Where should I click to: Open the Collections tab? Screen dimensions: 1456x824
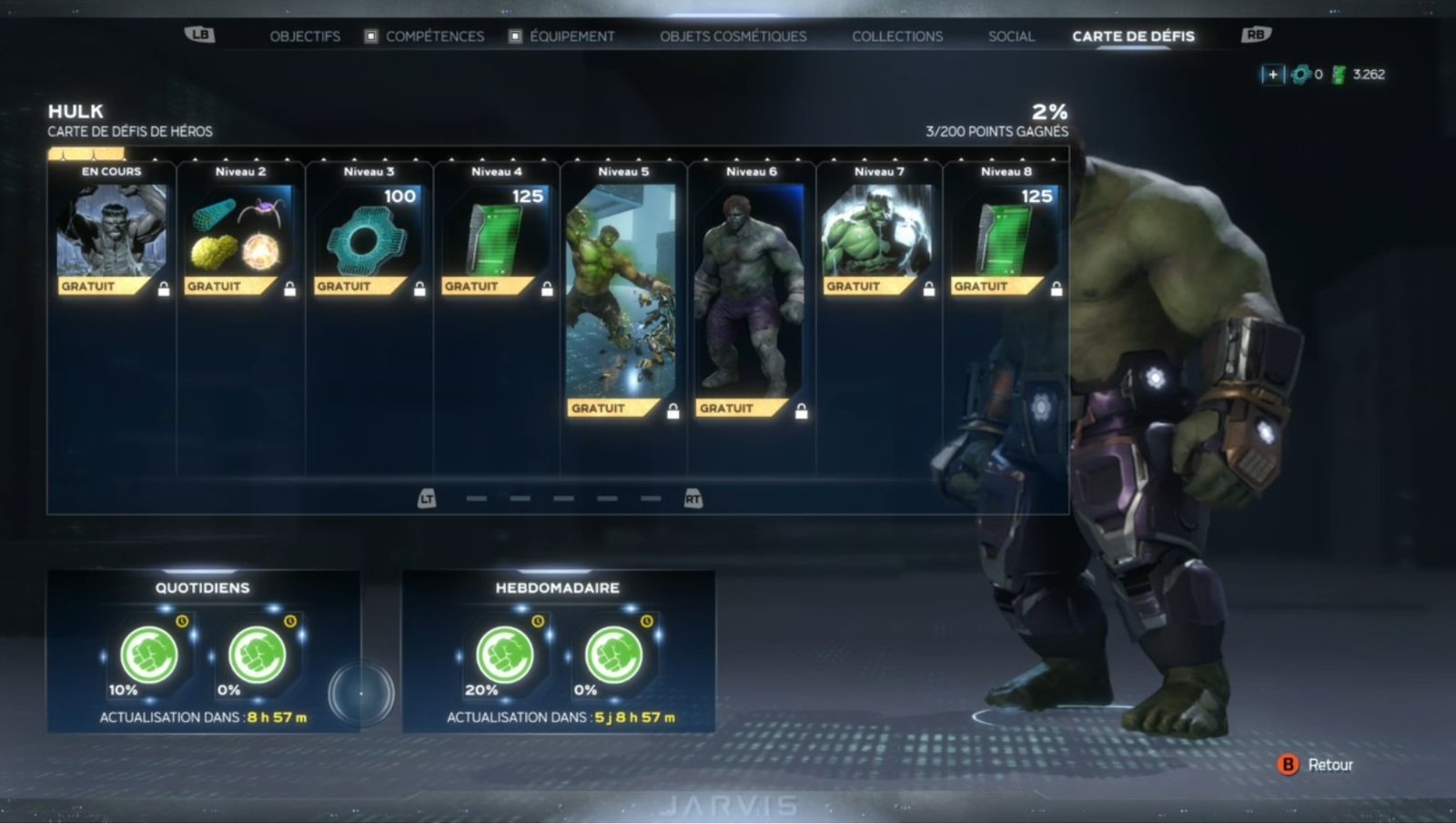[897, 36]
